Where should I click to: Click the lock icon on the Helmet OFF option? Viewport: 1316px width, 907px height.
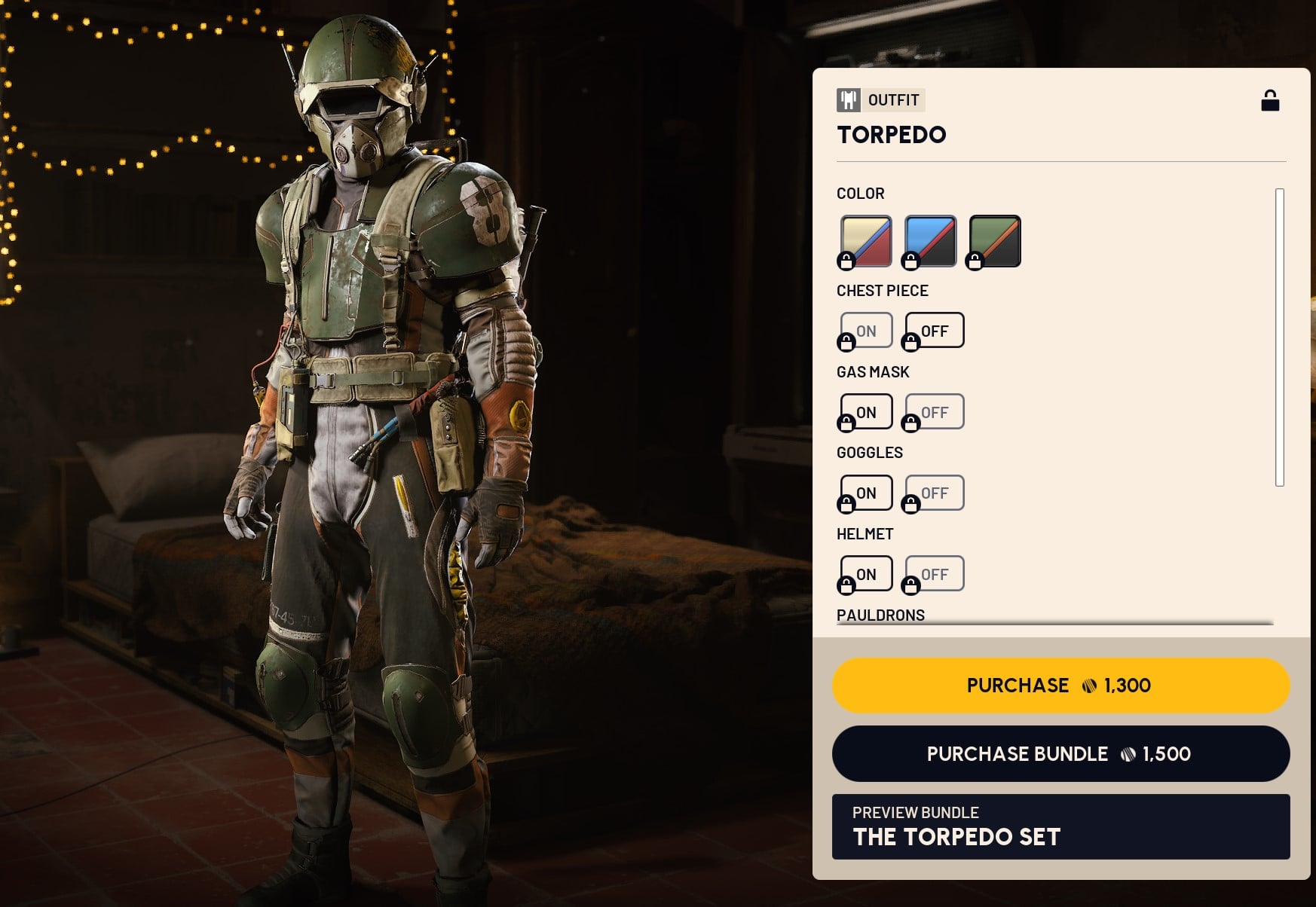[913, 586]
